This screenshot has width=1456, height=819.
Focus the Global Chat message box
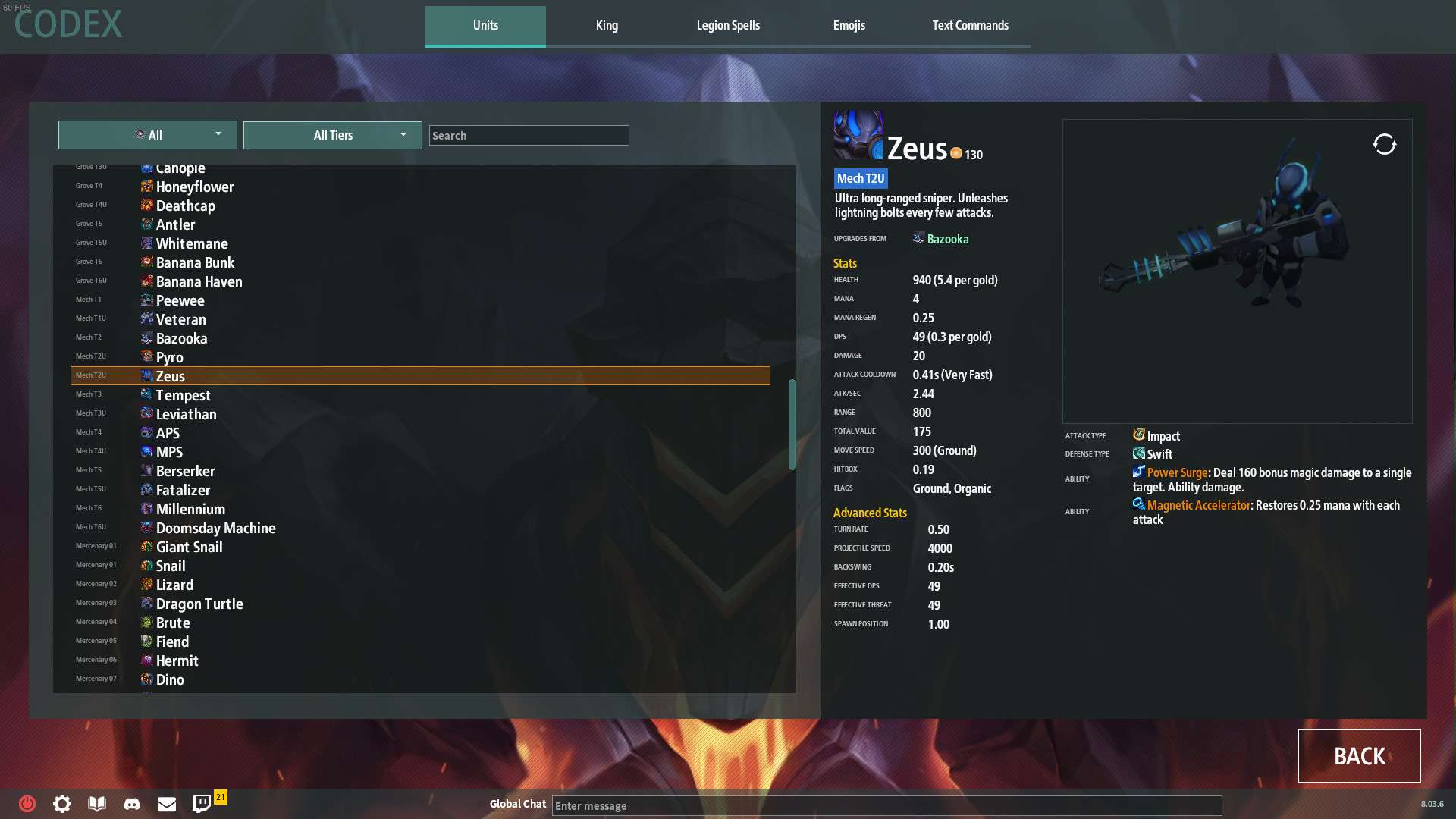point(886,805)
